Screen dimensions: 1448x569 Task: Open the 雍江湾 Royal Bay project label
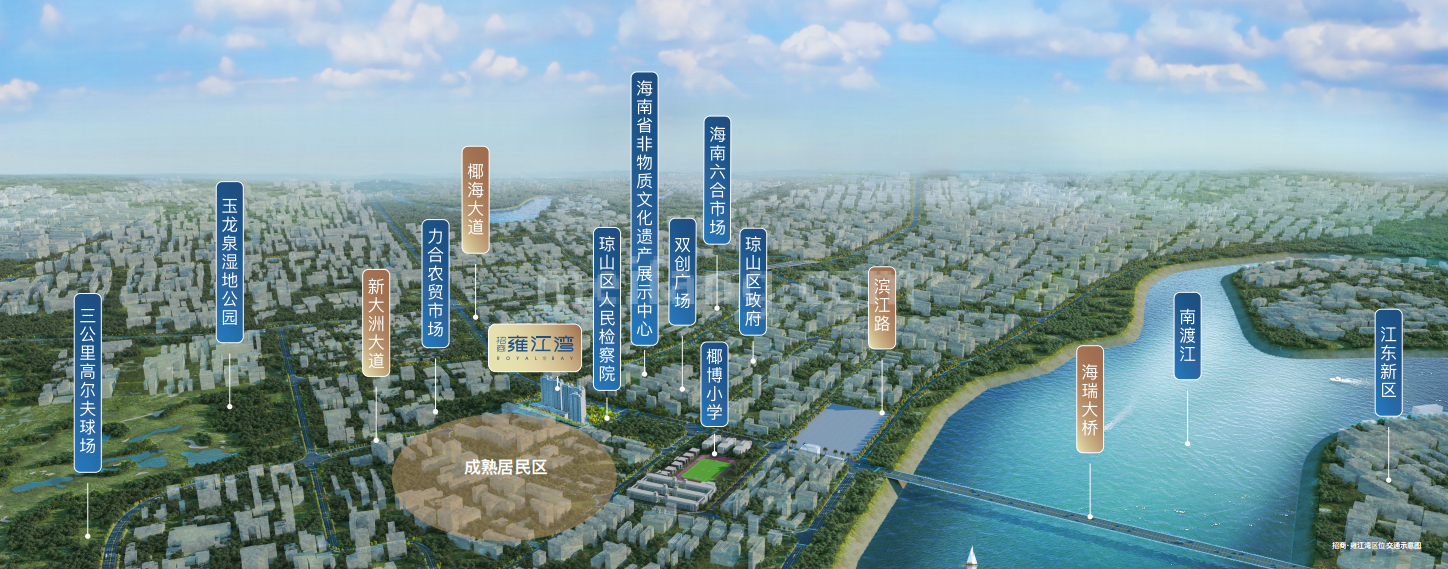(x=533, y=345)
